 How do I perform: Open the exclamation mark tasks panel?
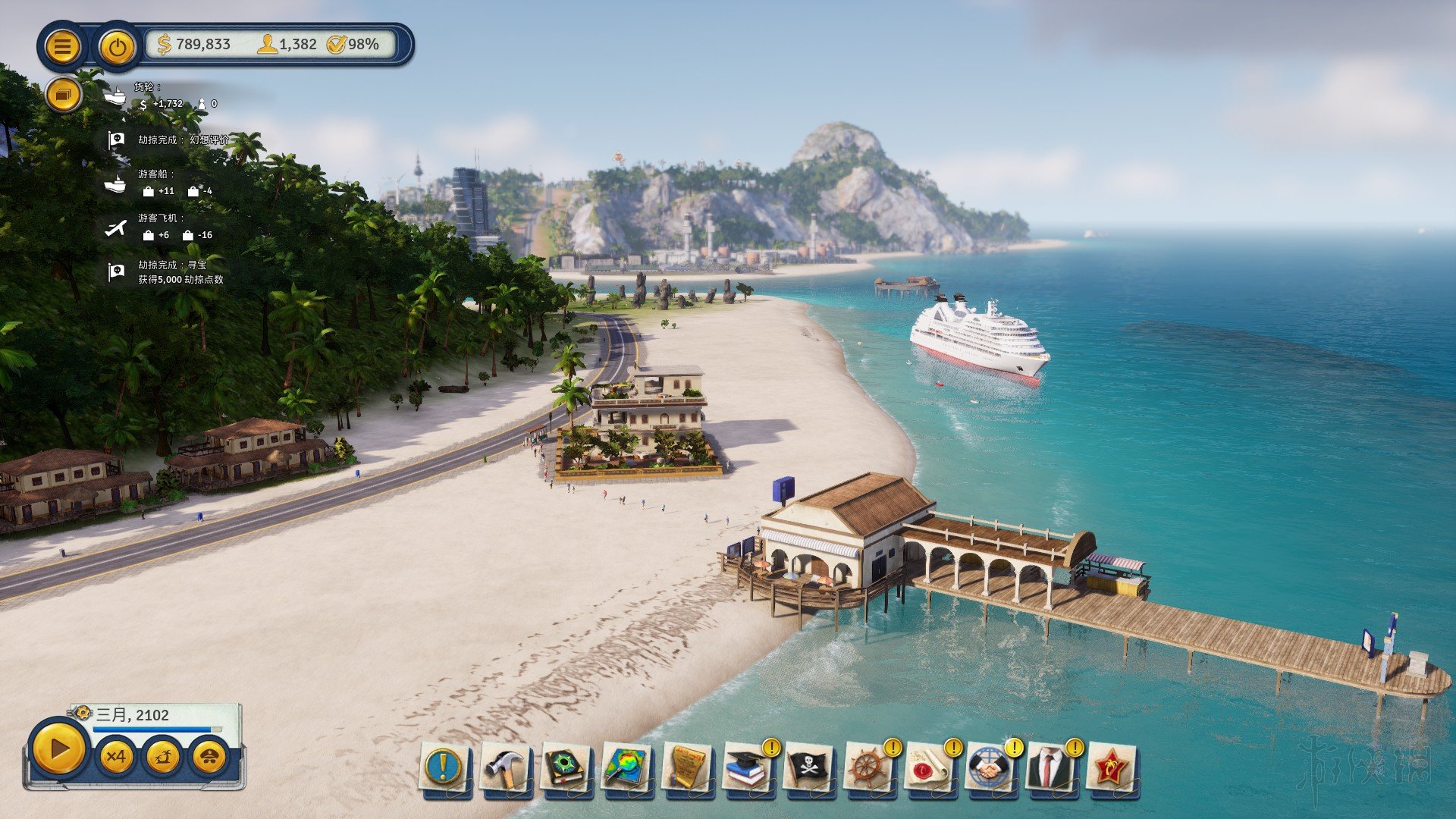[444, 767]
